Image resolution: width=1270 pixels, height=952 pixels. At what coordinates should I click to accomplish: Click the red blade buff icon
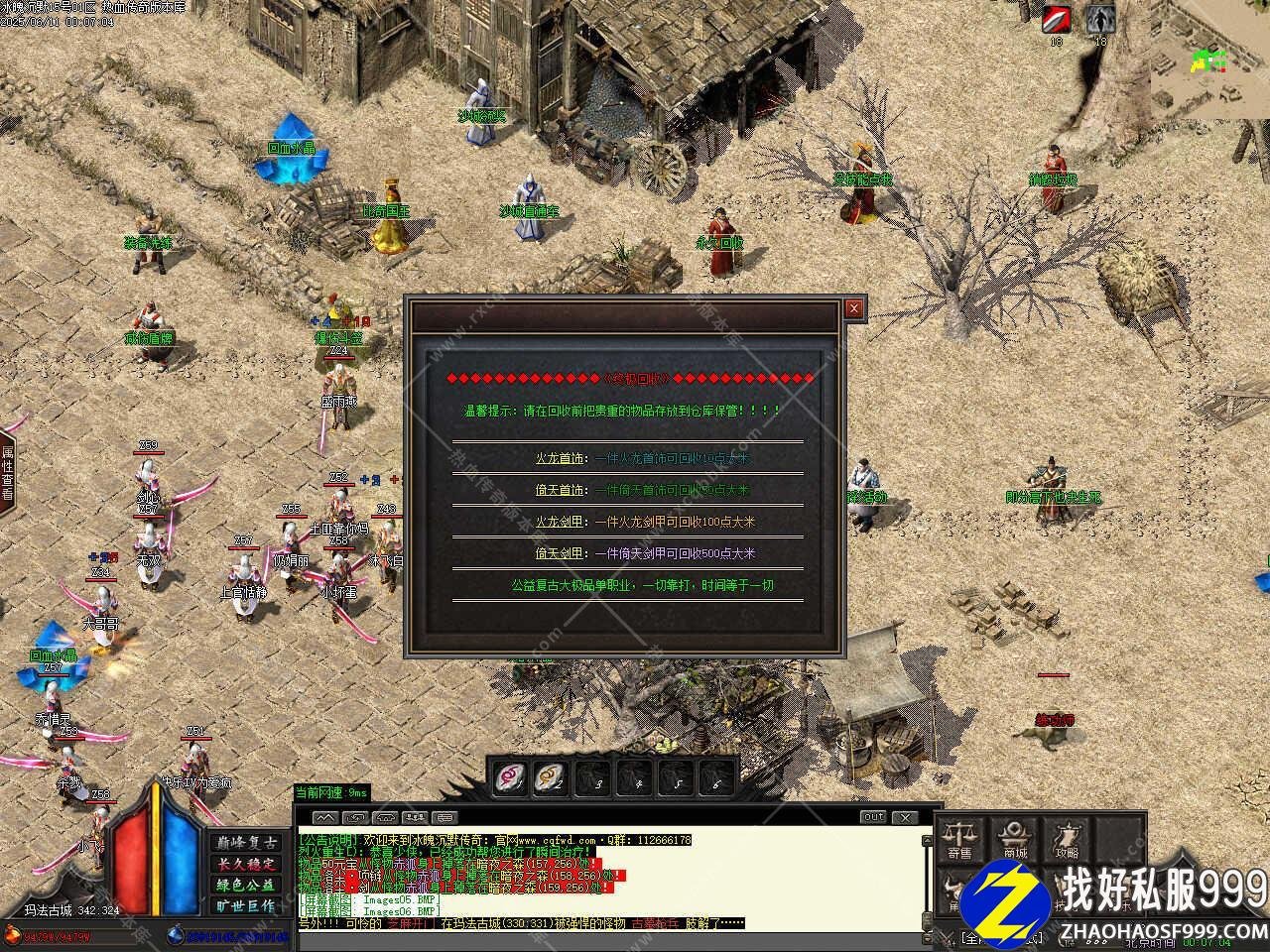(1056, 19)
